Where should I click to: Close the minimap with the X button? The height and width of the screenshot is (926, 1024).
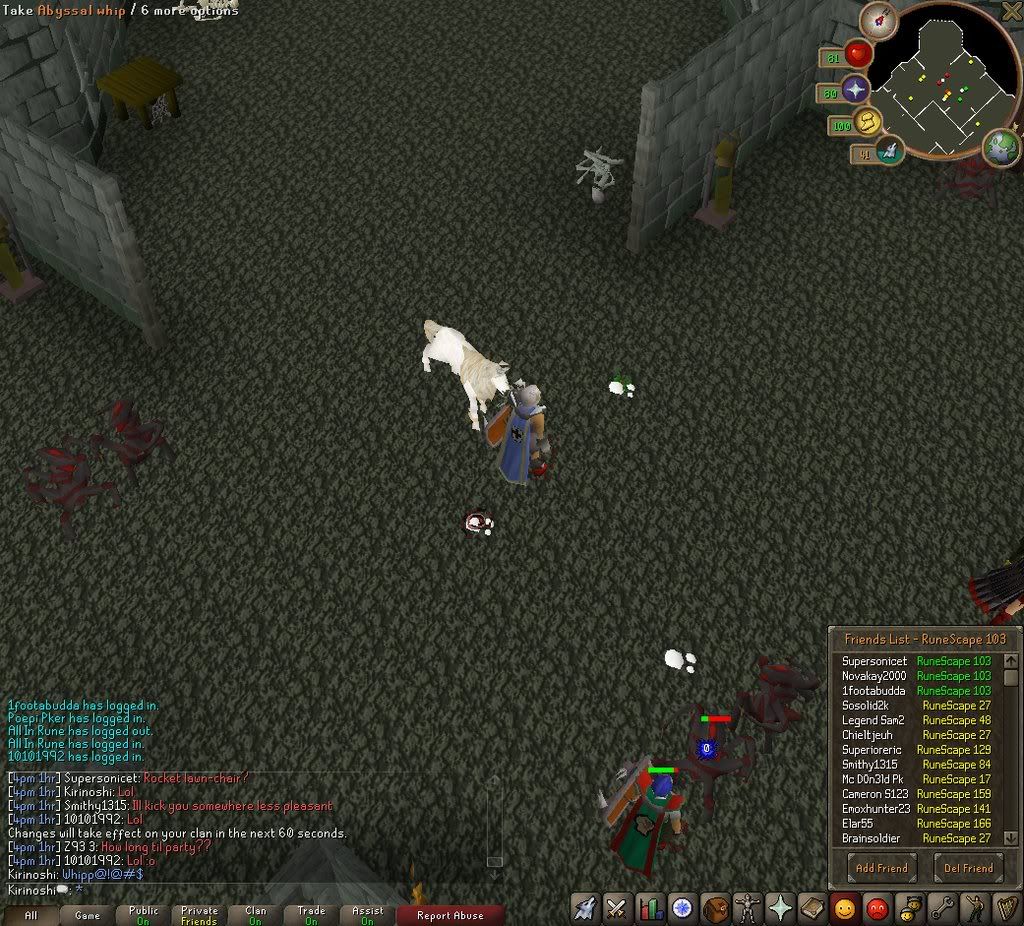tap(1012, 10)
